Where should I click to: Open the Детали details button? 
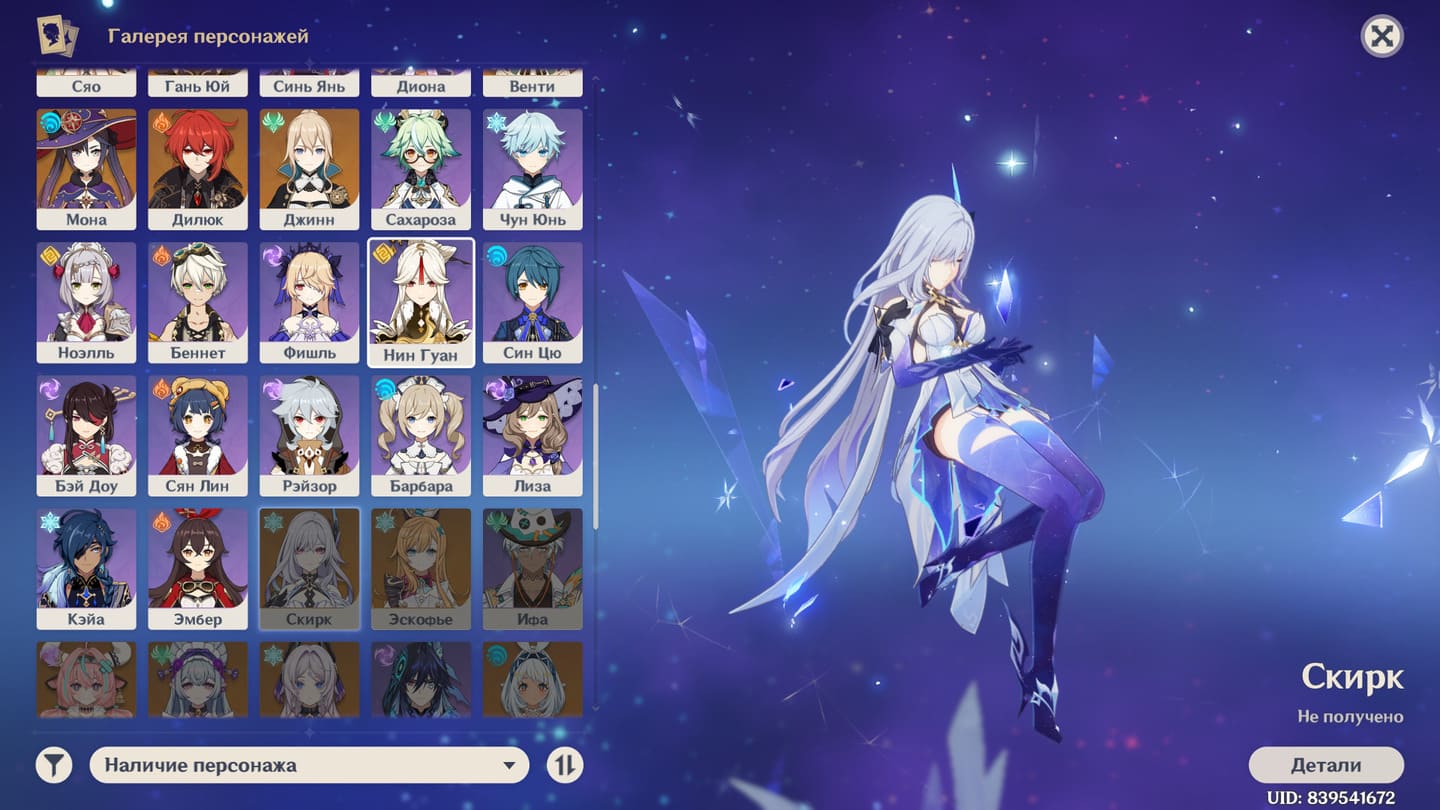[x=1326, y=765]
